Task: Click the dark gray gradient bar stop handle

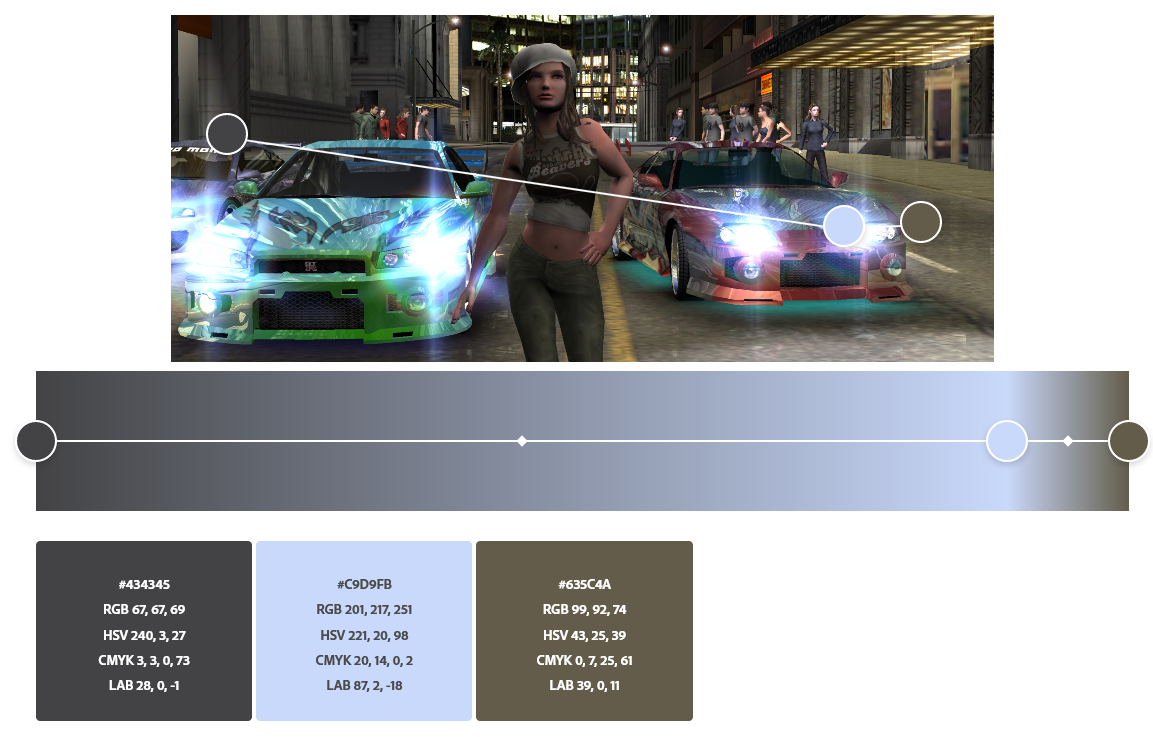Action: [x=36, y=441]
